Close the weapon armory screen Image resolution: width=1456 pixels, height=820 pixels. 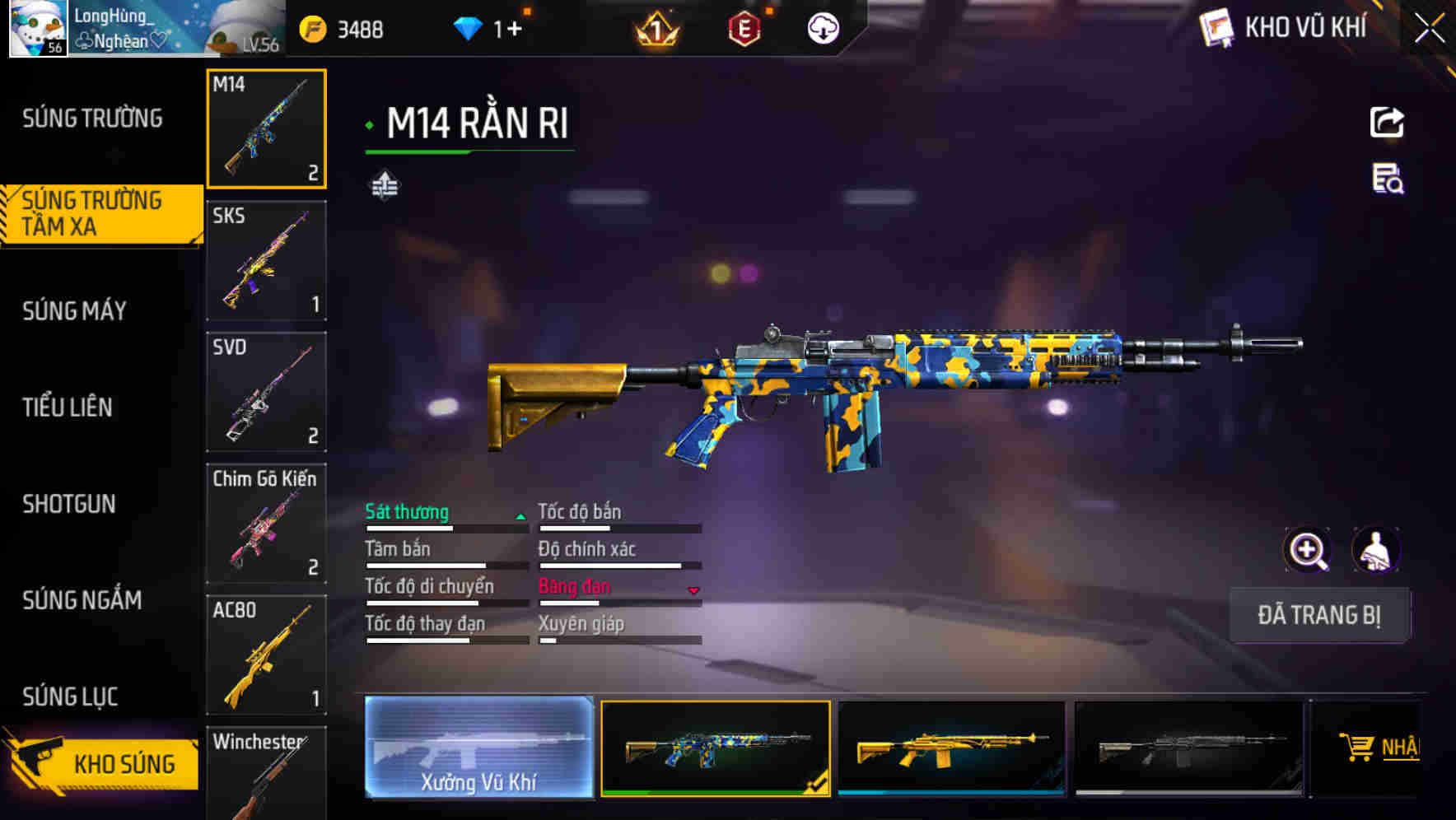click(1429, 29)
